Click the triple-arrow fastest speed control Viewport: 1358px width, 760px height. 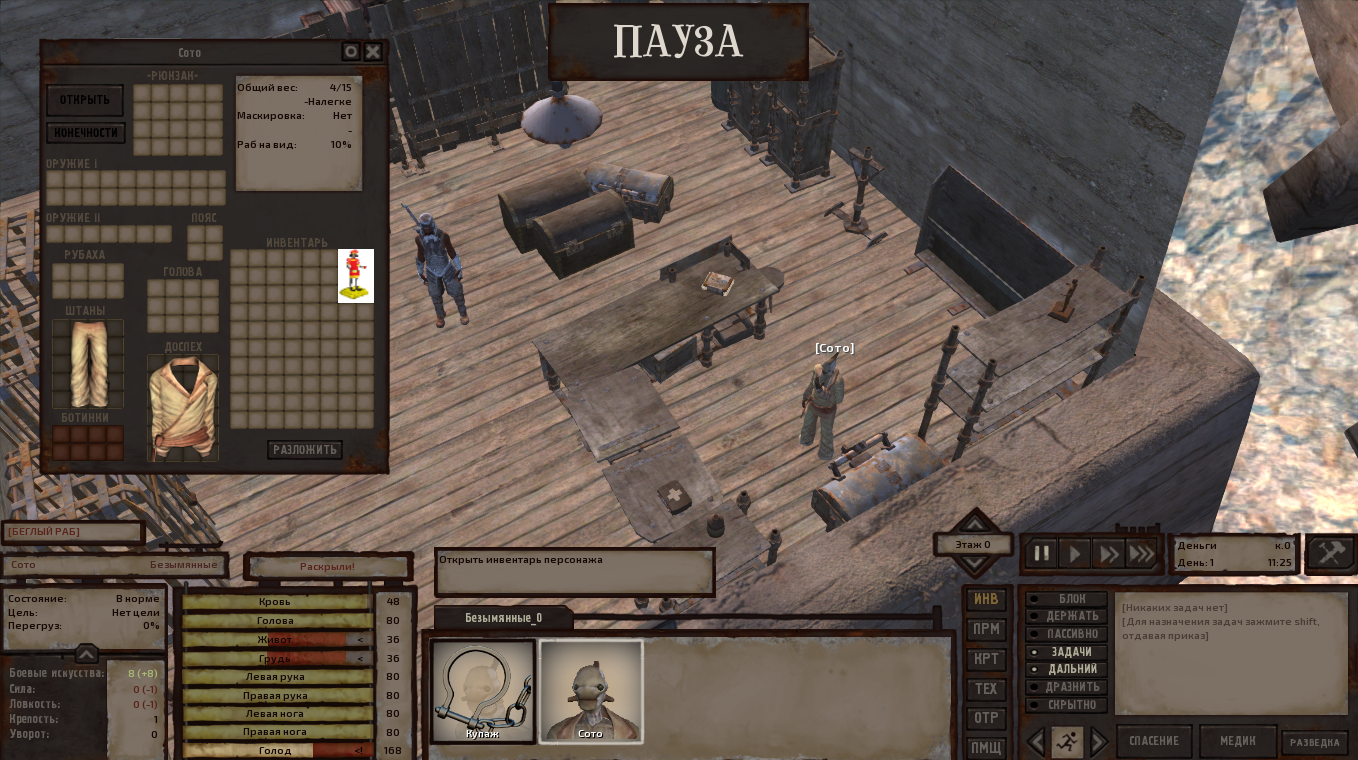click(1141, 553)
